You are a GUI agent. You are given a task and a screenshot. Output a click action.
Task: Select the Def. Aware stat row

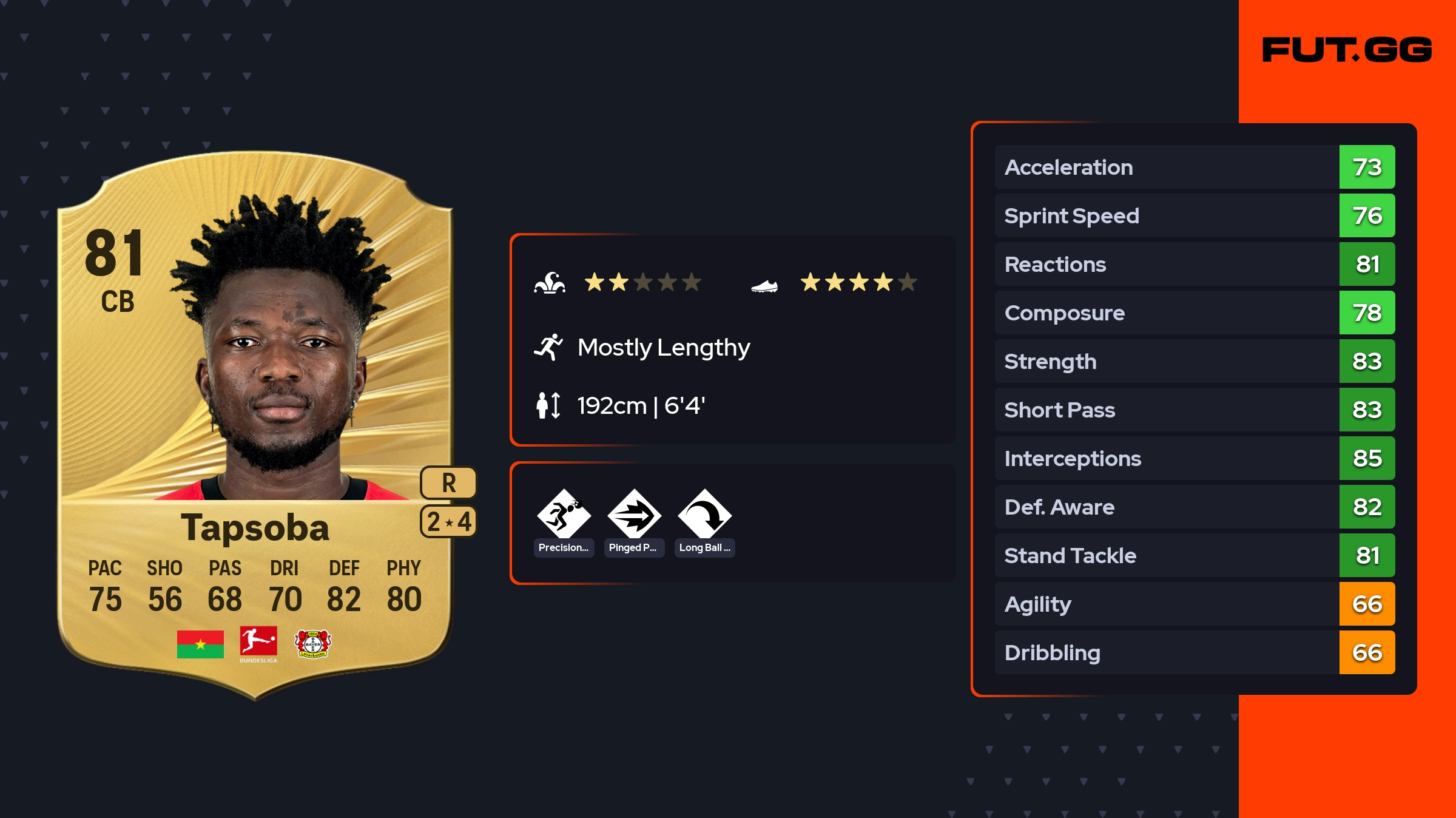(1194, 507)
